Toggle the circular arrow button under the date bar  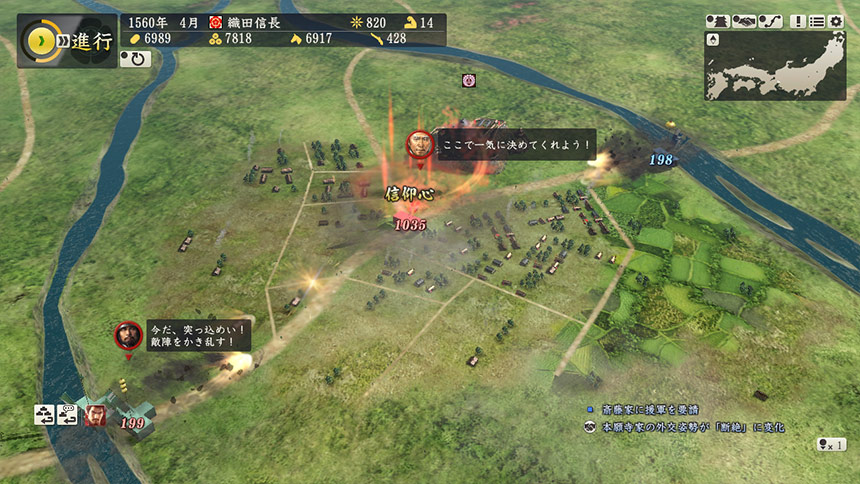click(135, 59)
